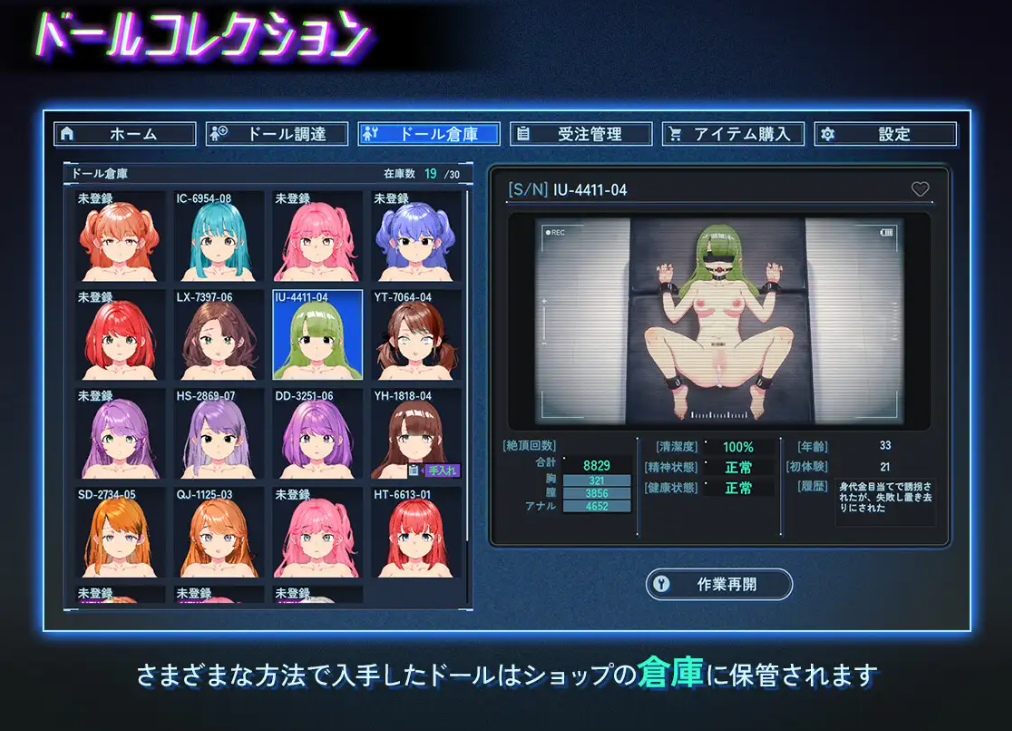Pick the SD-2734-05 storage tile
This screenshot has height=731, width=1012.
click(x=119, y=533)
